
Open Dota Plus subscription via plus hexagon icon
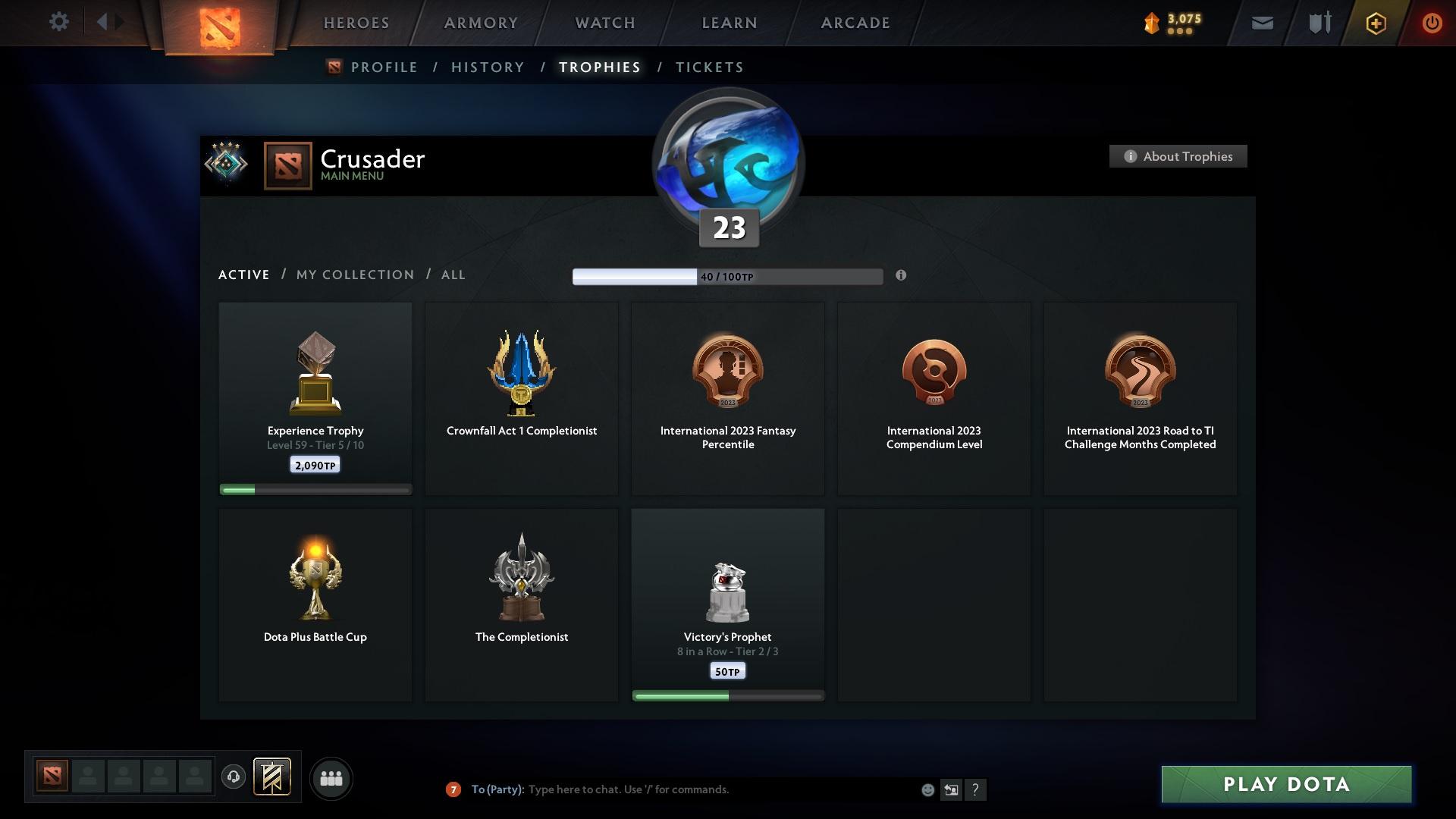point(1375,23)
